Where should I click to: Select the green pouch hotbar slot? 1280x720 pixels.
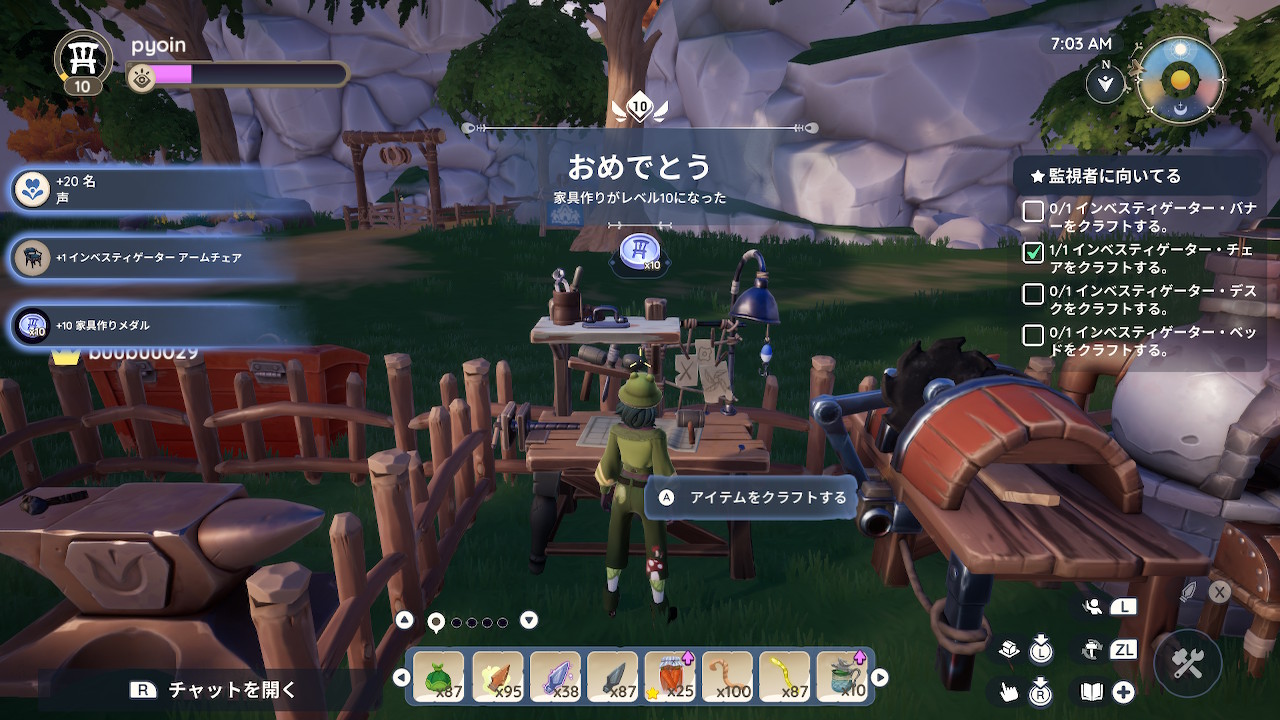[439, 676]
